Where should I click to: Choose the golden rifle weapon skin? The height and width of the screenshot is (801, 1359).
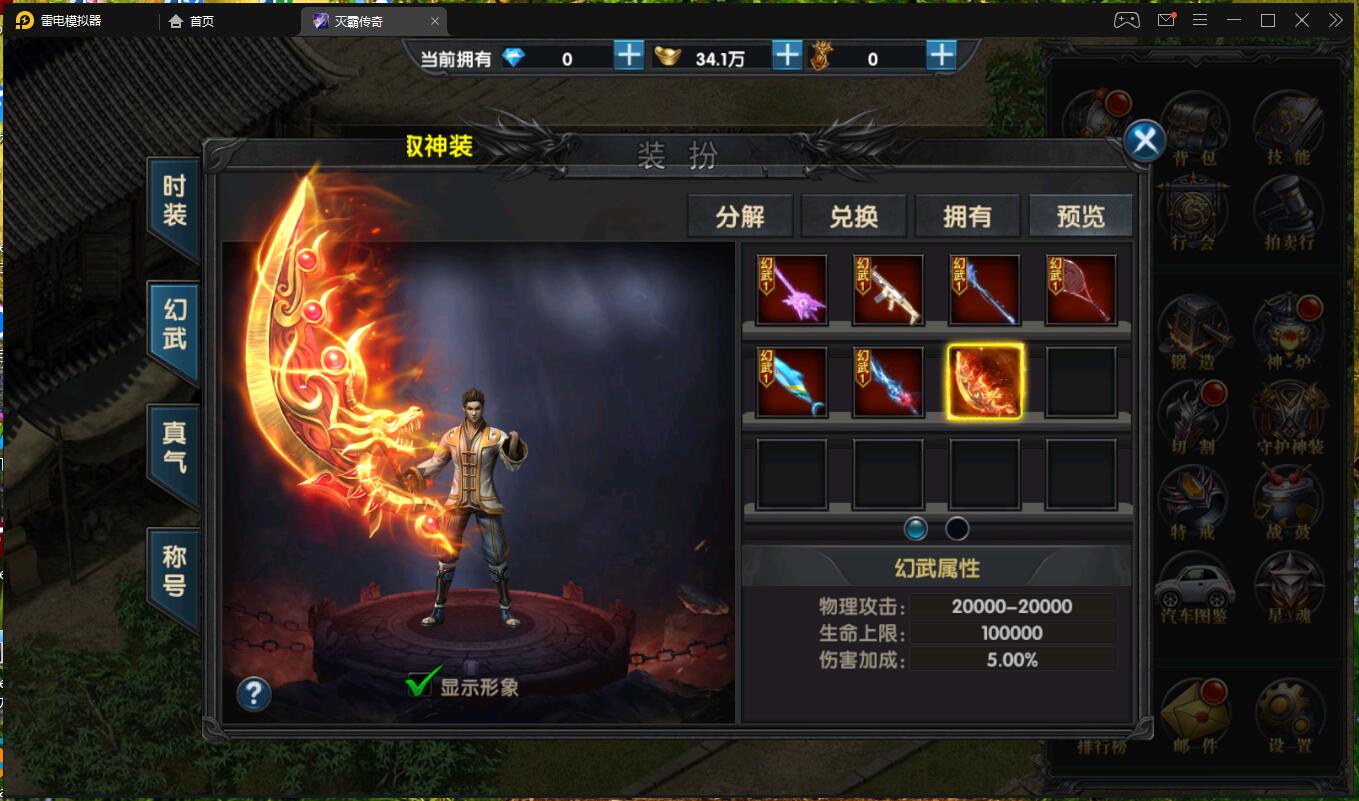coord(889,290)
